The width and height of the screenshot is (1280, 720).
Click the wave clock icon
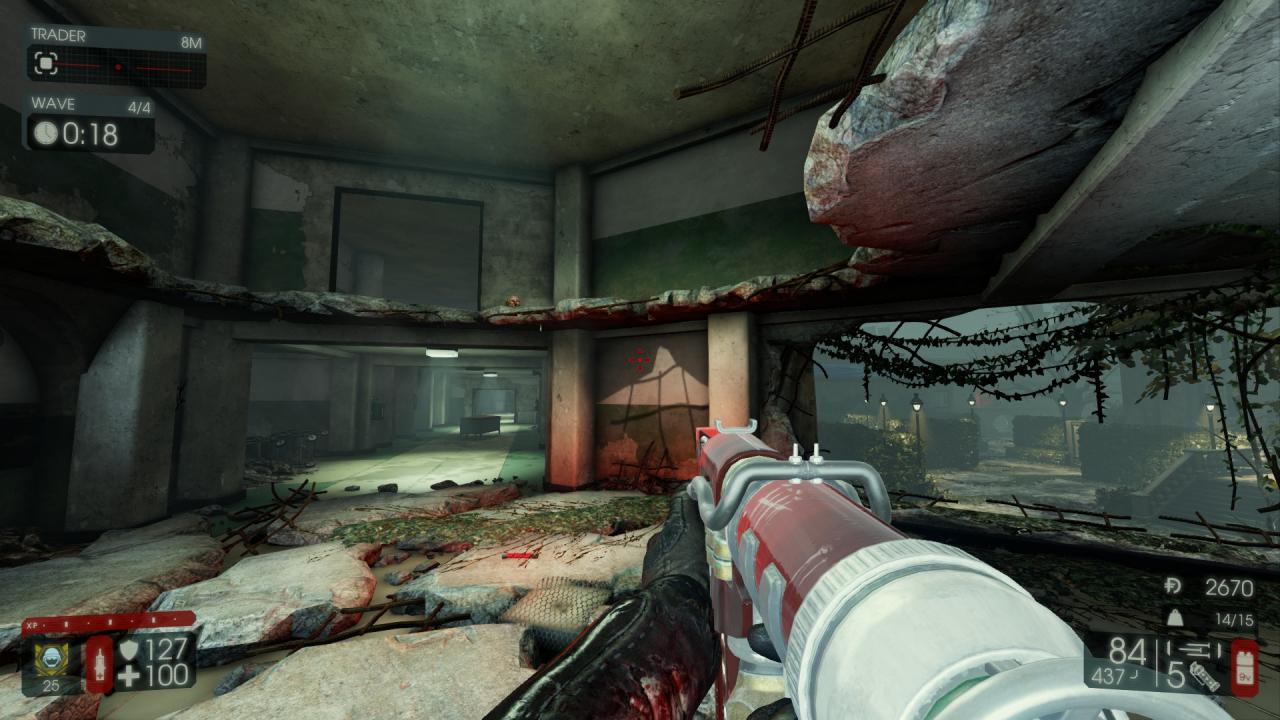[46, 133]
